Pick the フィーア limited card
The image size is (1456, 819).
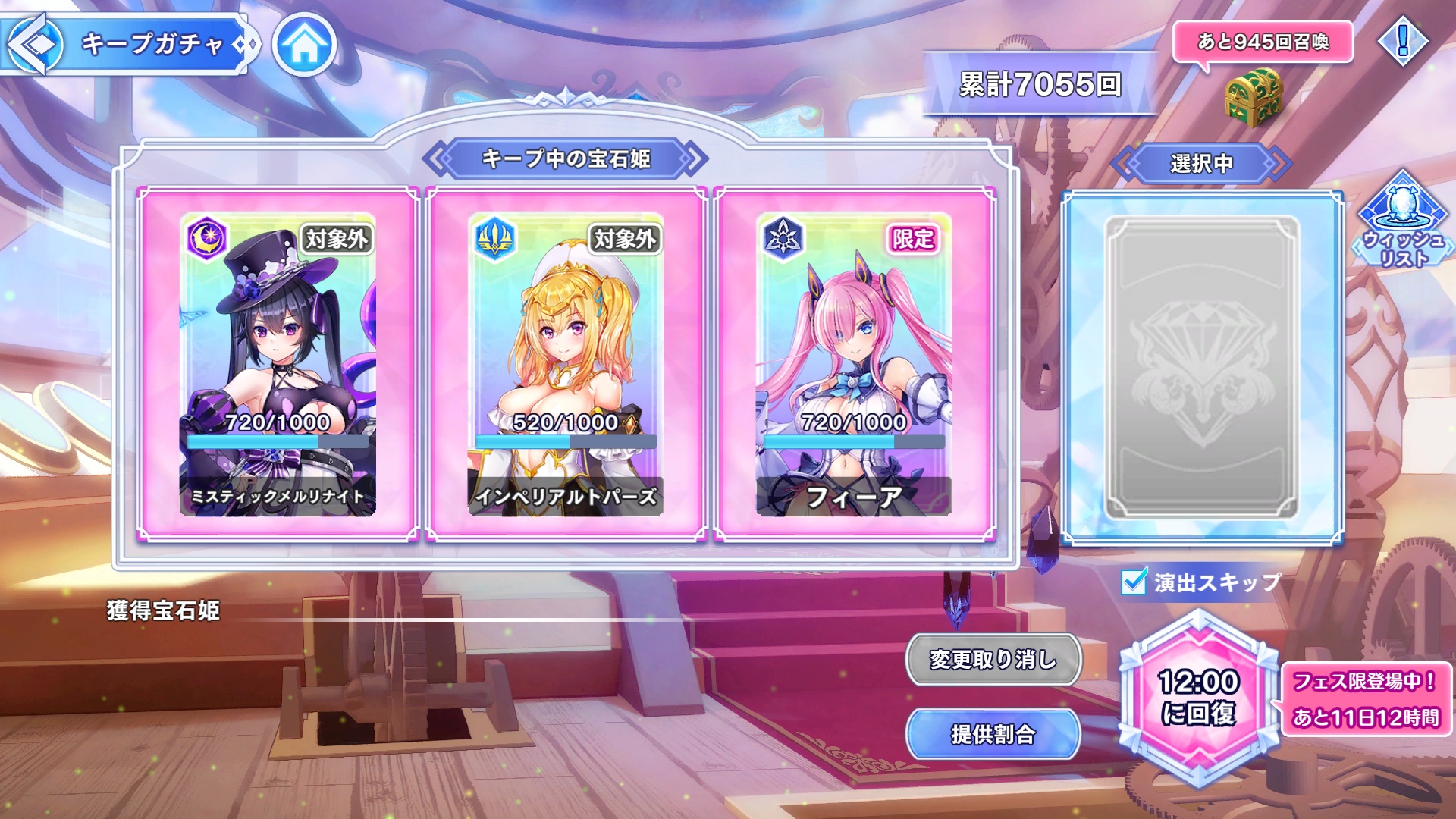[854, 364]
